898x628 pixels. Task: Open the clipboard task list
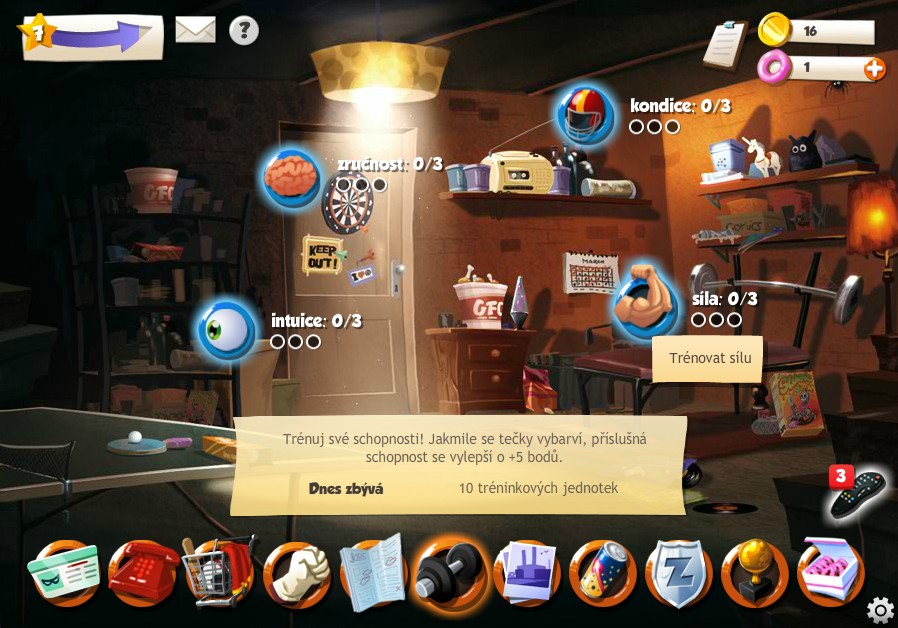(726, 44)
